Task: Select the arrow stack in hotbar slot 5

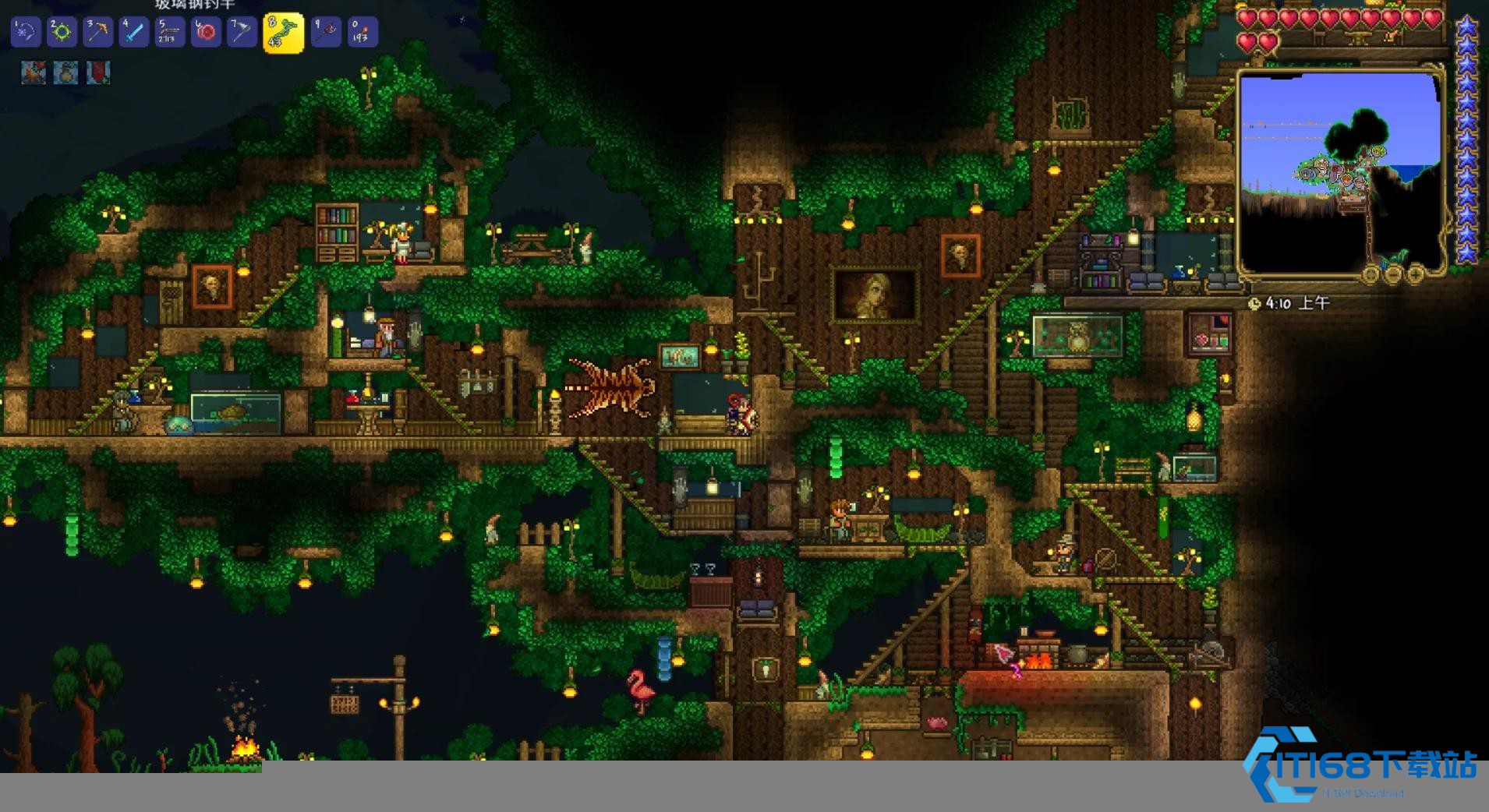Action: [170, 33]
